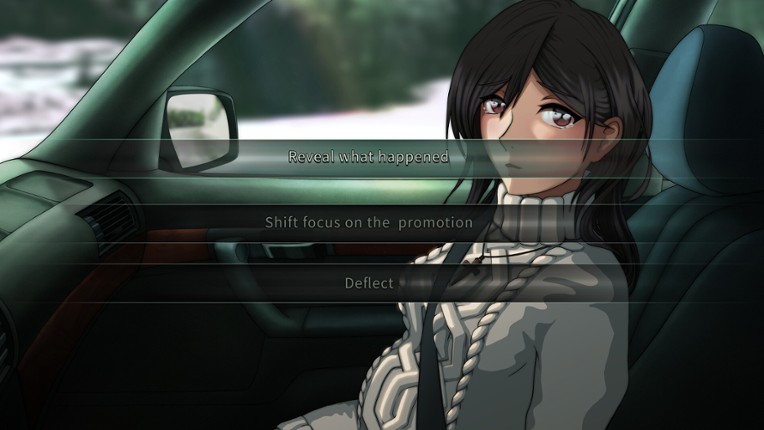Screen dimensions: 764x430
Task: Select "Shift focus on the promotion" choice
Action: point(368,222)
